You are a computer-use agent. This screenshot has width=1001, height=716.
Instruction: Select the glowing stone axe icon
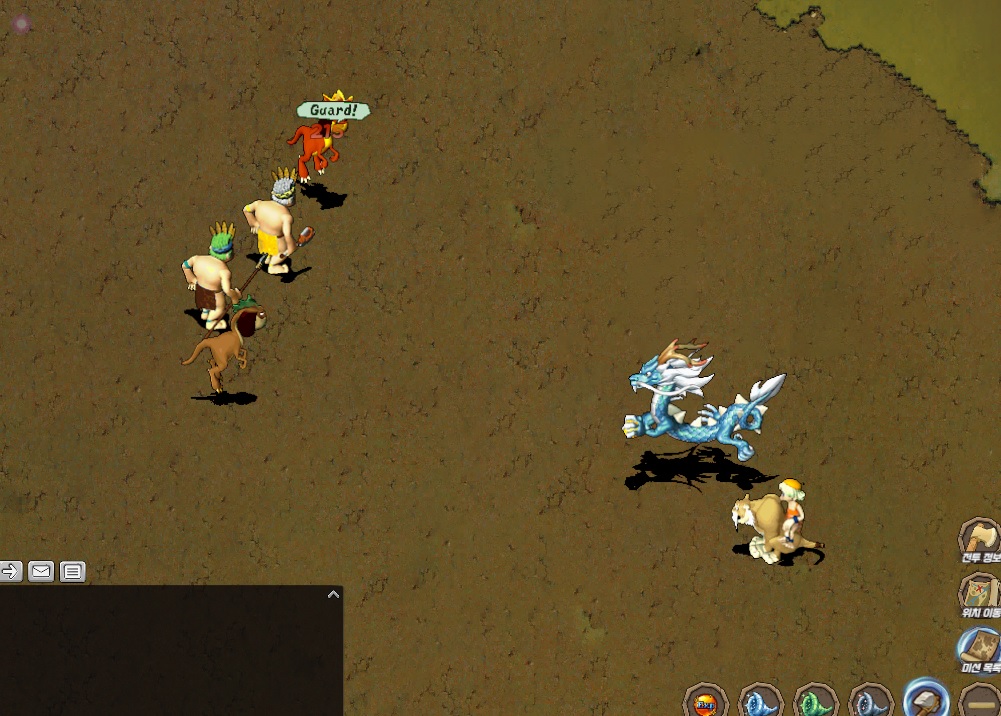(x=926, y=699)
